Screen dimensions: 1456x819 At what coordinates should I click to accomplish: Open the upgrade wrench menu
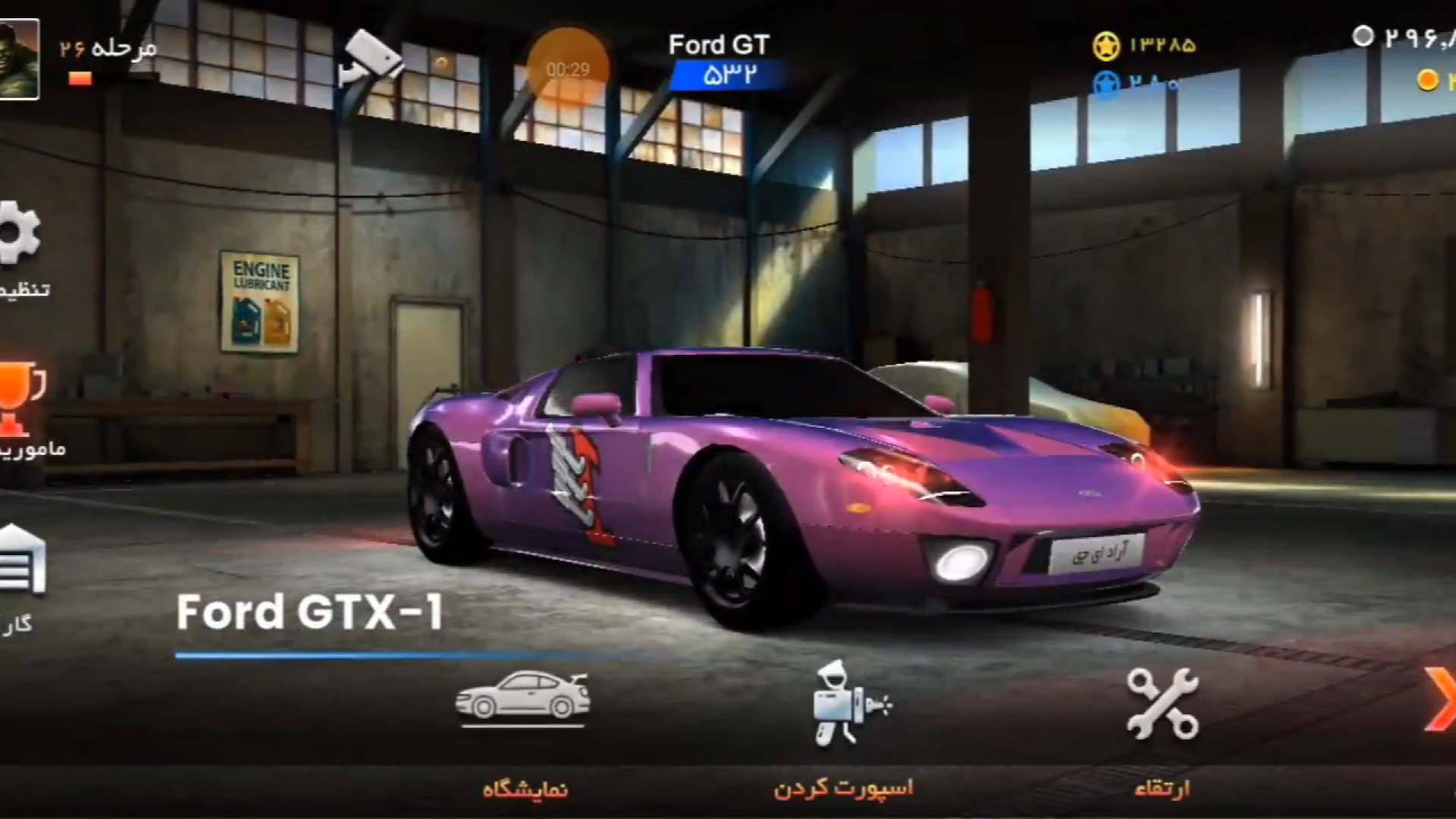tap(1162, 704)
